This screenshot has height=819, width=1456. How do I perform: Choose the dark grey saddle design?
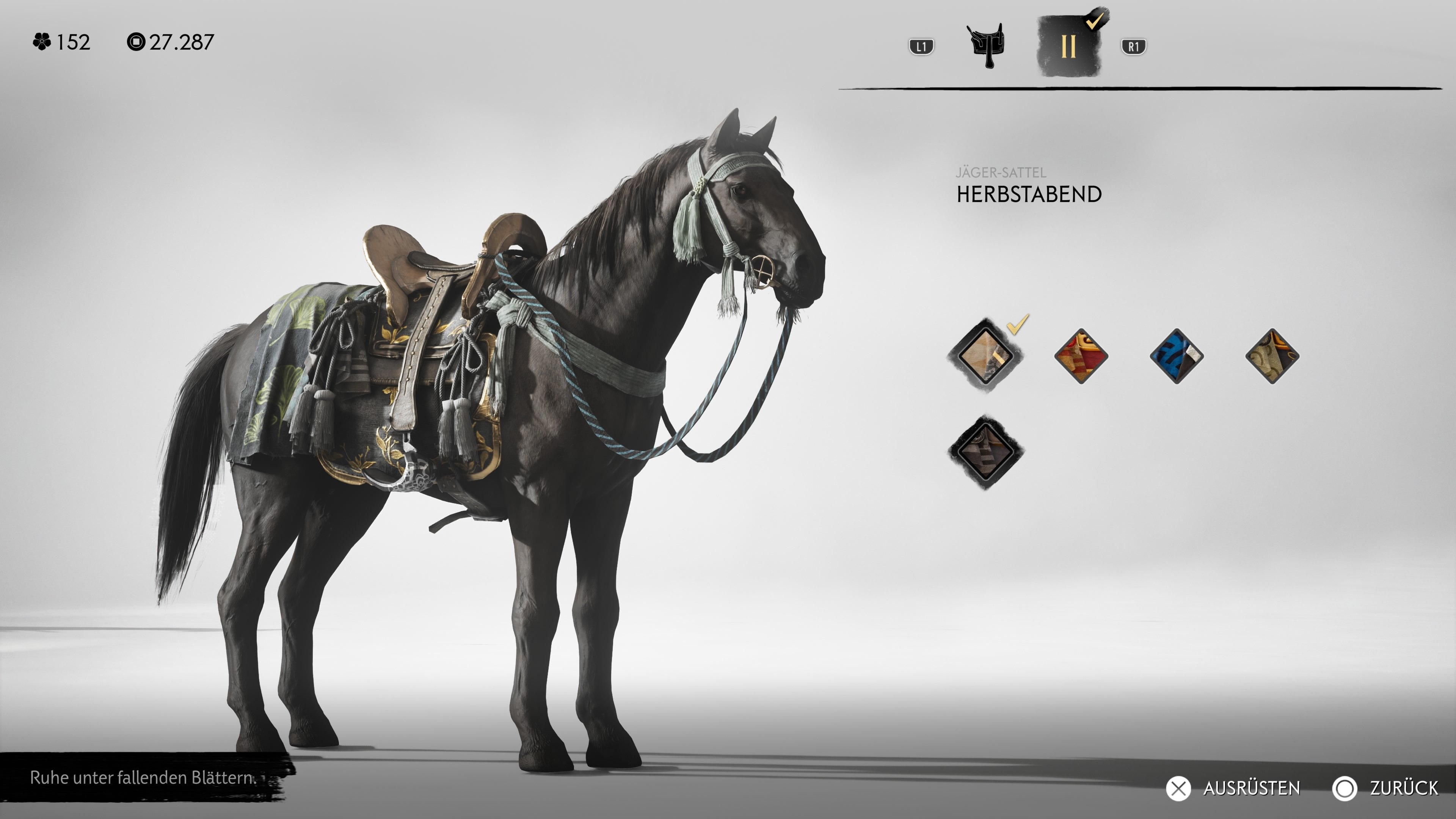tap(985, 452)
